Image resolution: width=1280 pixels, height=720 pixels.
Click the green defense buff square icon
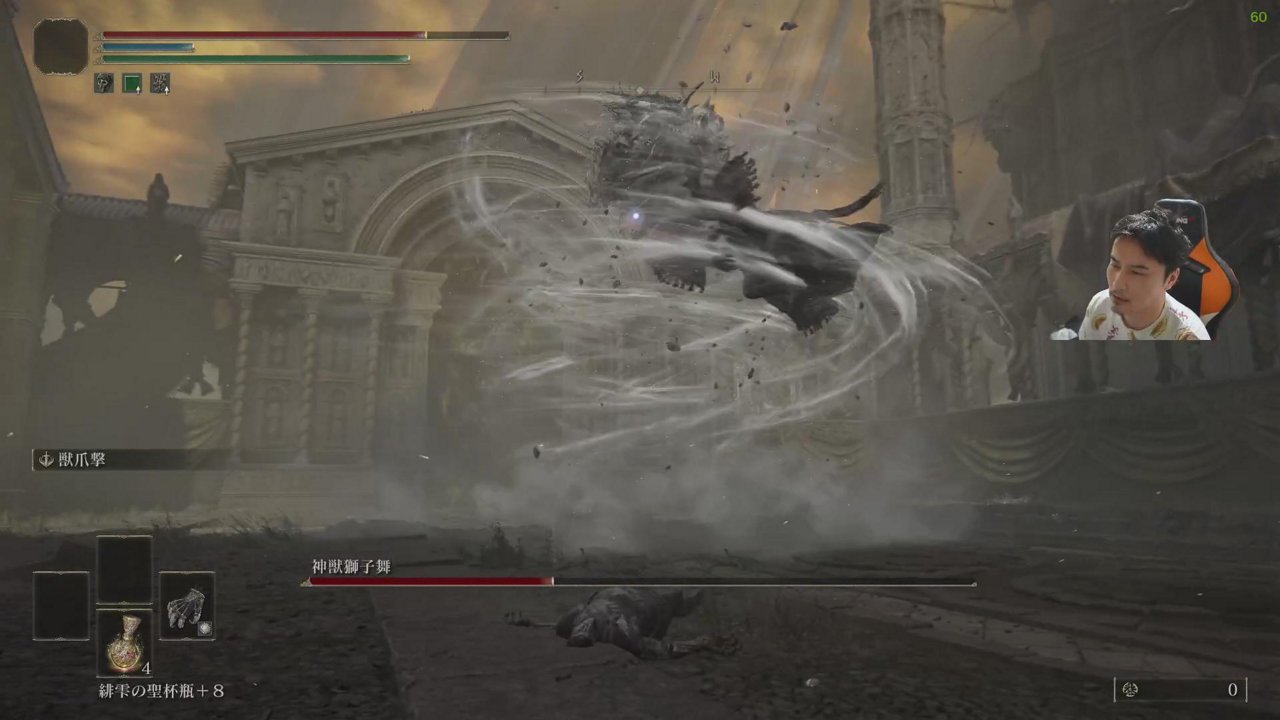pos(132,82)
